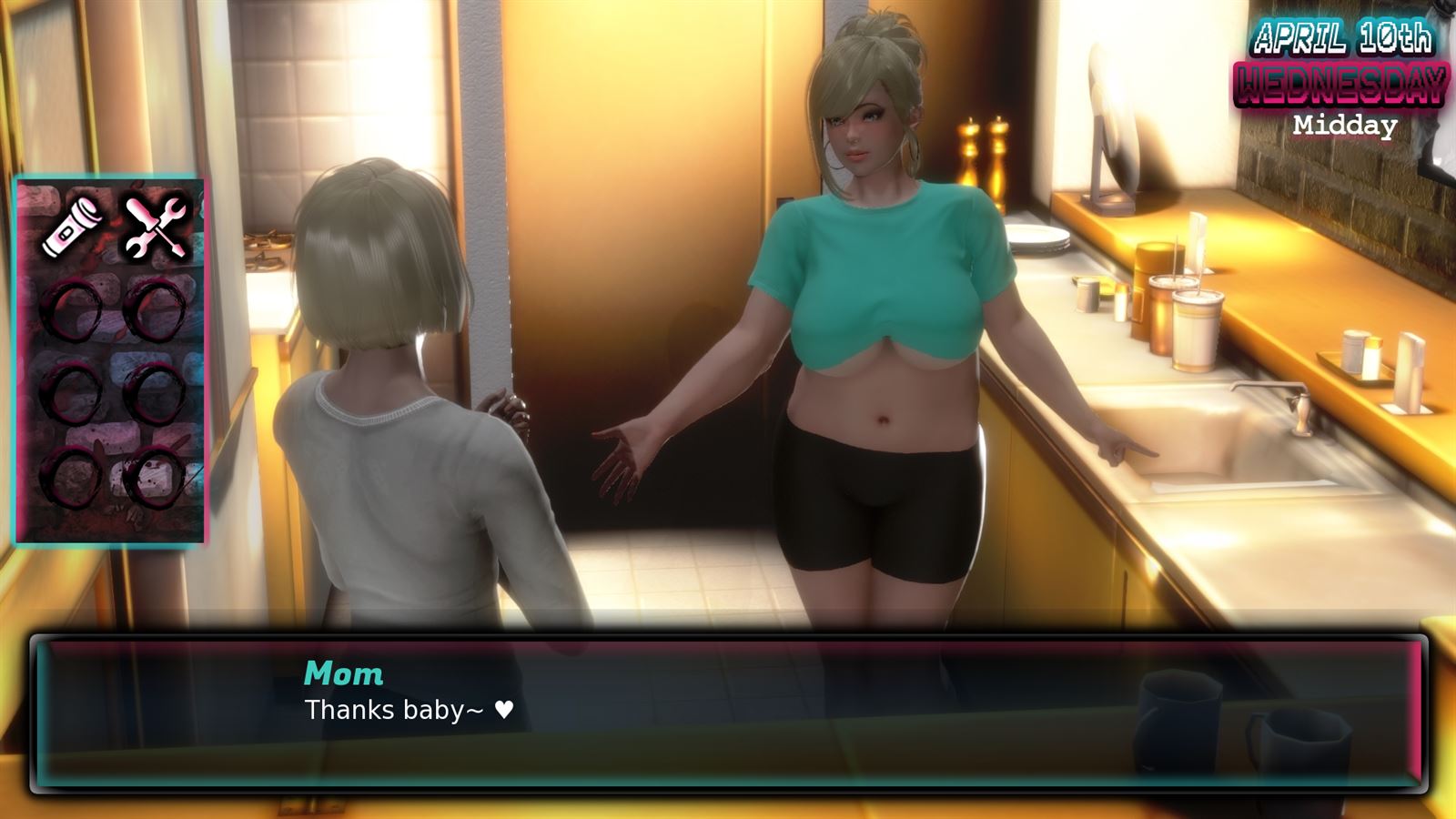The height and width of the screenshot is (819, 1456).
Task: Click the dialogue box border frame
Action: pos(728,640)
